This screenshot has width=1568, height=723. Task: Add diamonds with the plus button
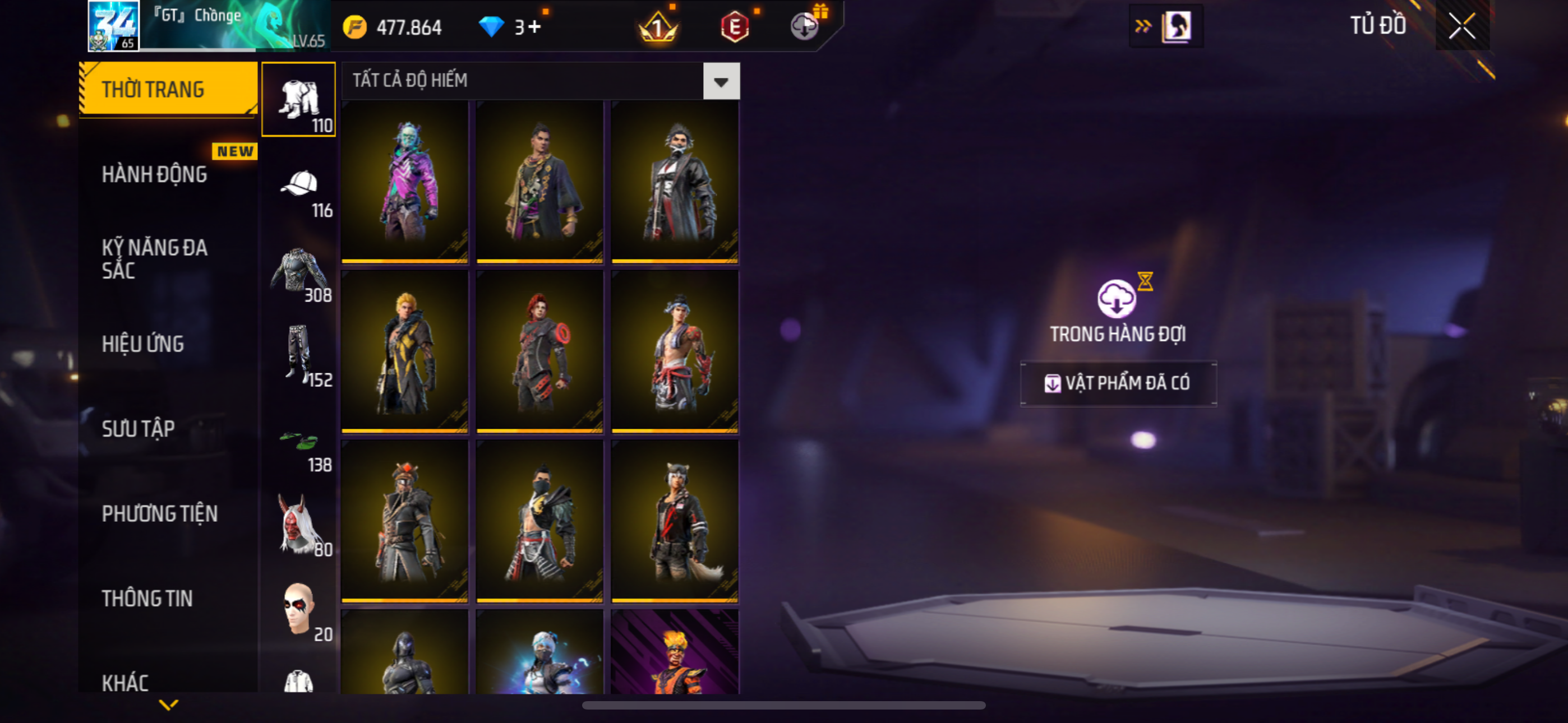[534, 27]
